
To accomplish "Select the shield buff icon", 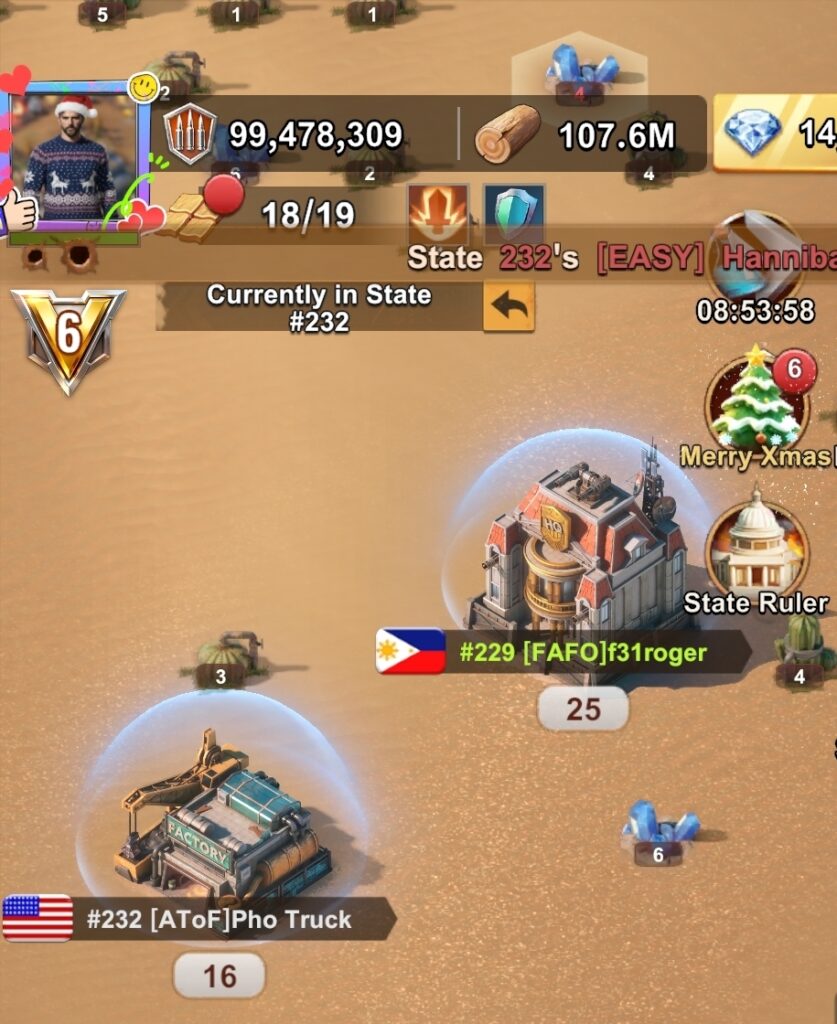I will pyautogui.click(x=514, y=215).
